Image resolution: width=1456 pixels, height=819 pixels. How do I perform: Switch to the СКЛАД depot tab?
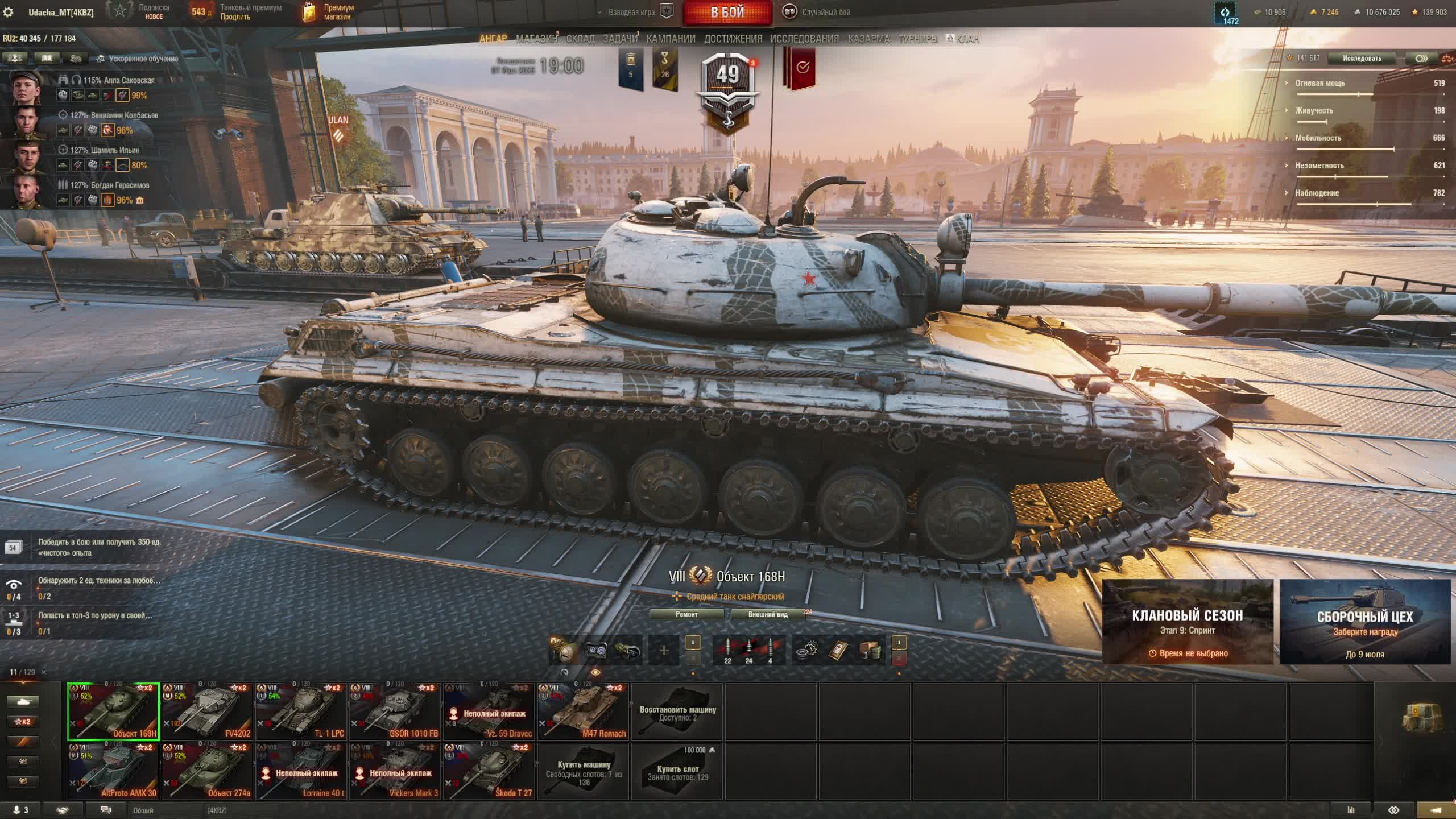[x=580, y=39]
